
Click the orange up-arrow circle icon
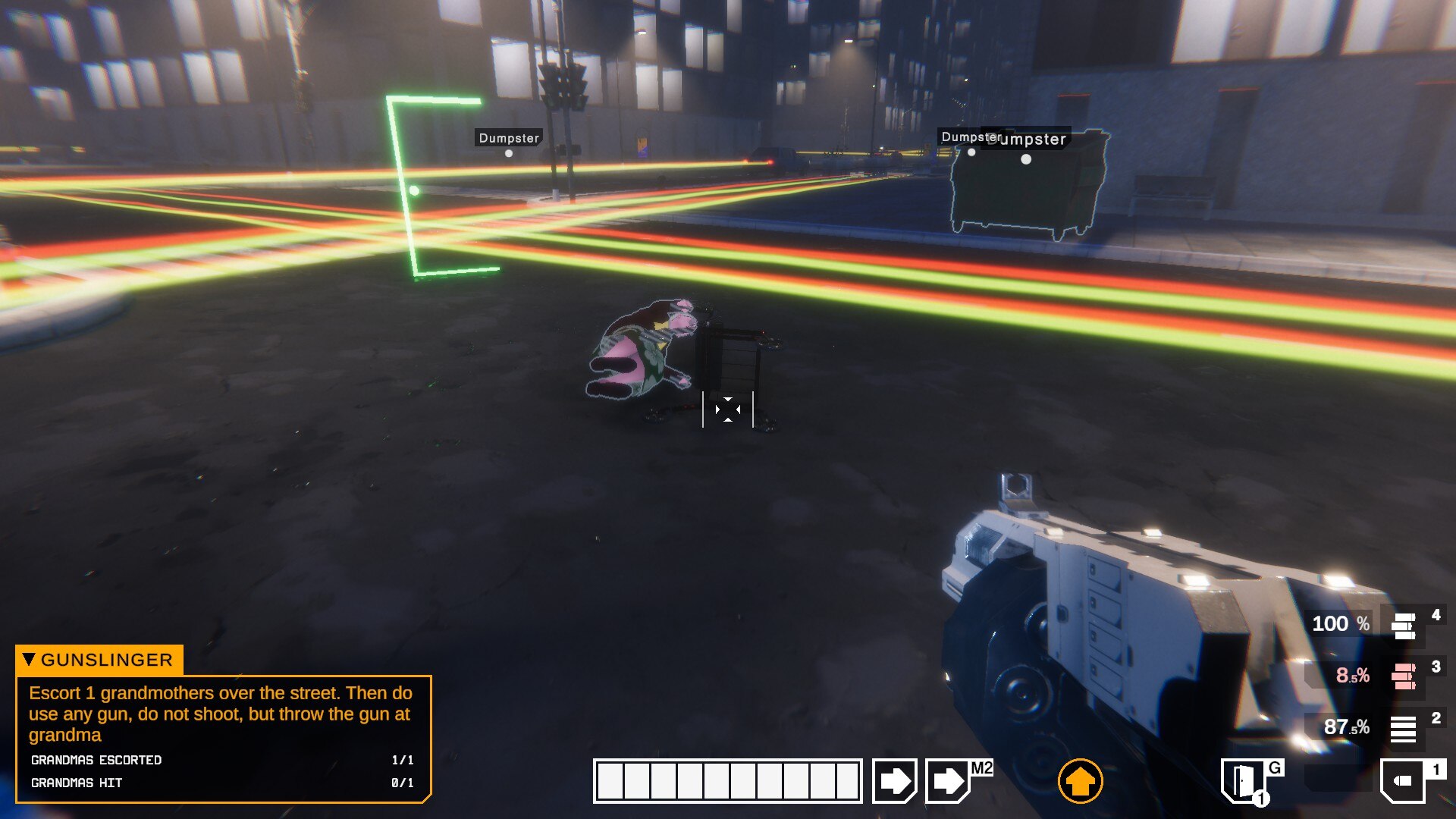(x=1080, y=780)
